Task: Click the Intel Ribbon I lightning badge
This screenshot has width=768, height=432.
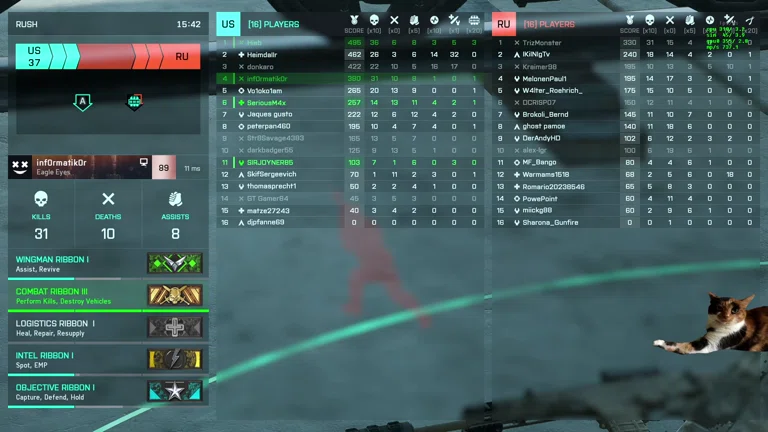Action: click(174, 360)
